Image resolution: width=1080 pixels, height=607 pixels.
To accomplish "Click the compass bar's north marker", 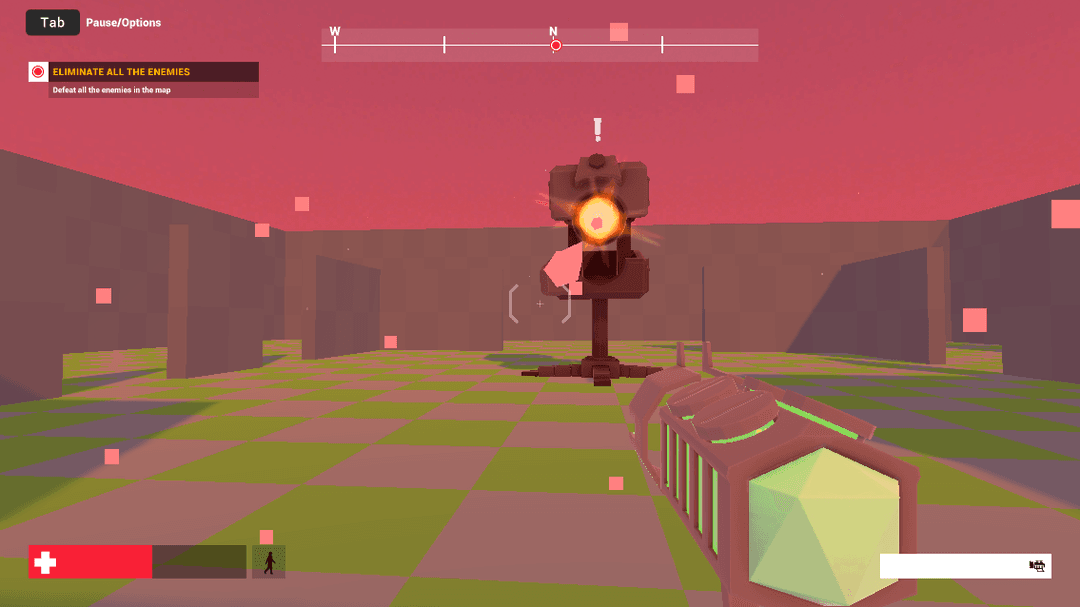I will pyautogui.click(x=555, y=45).
